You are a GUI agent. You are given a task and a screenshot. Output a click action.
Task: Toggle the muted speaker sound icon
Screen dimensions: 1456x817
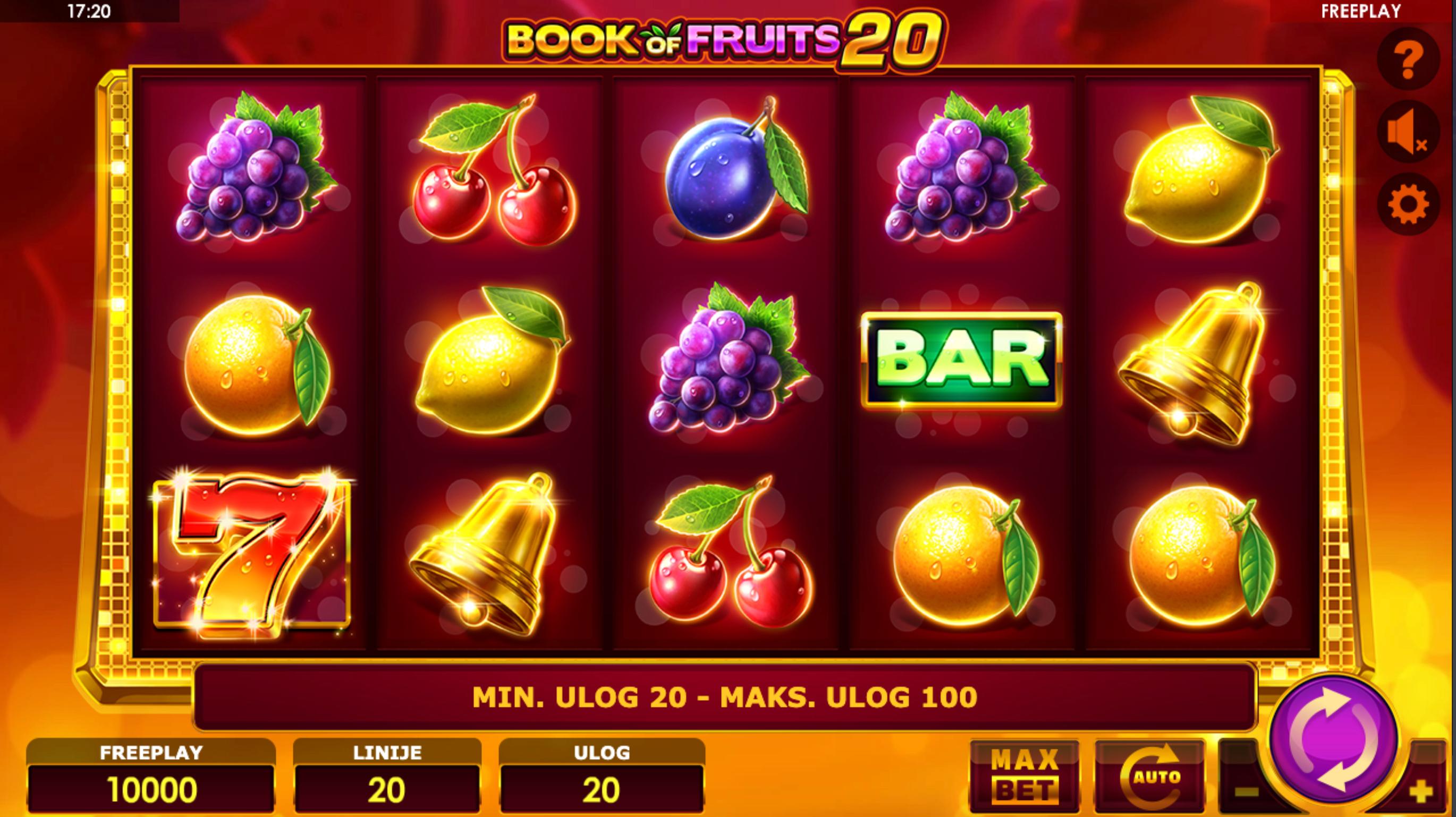(x=1408, y=132)
